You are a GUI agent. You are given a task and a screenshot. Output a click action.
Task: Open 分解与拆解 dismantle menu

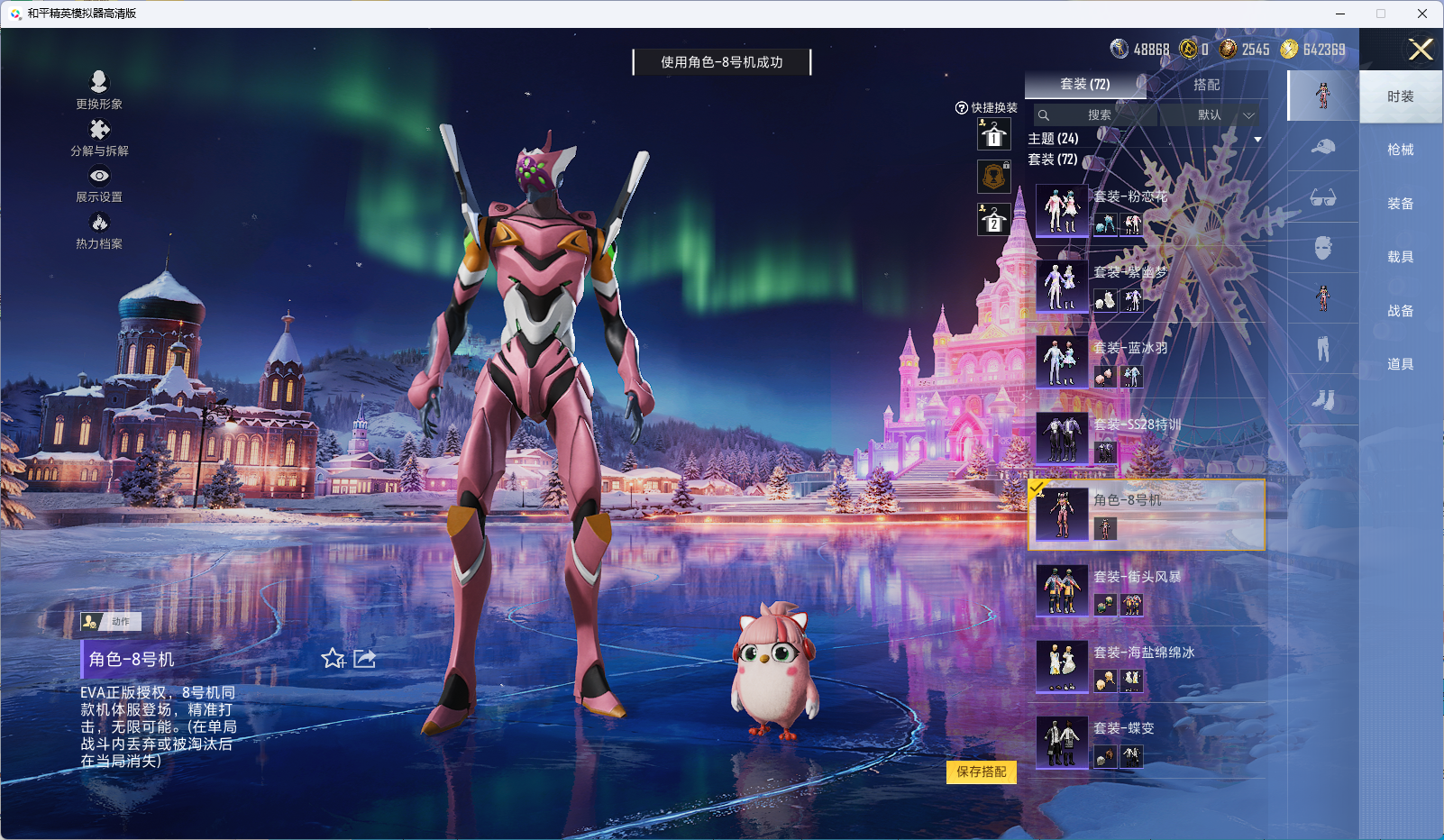pos(99,137)
